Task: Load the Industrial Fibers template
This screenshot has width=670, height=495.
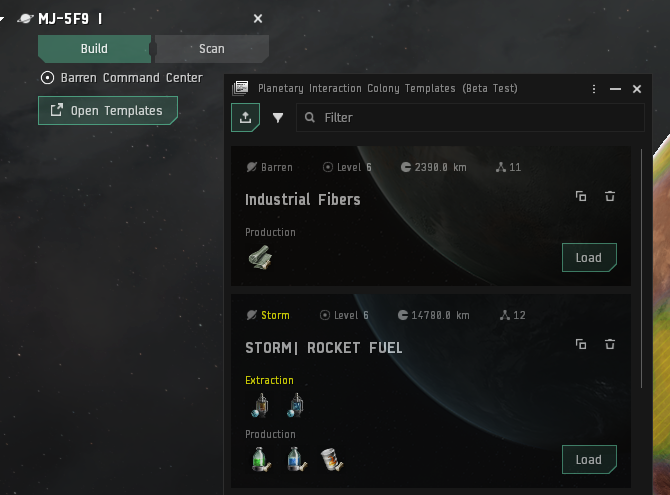Action: pos(588,257)
